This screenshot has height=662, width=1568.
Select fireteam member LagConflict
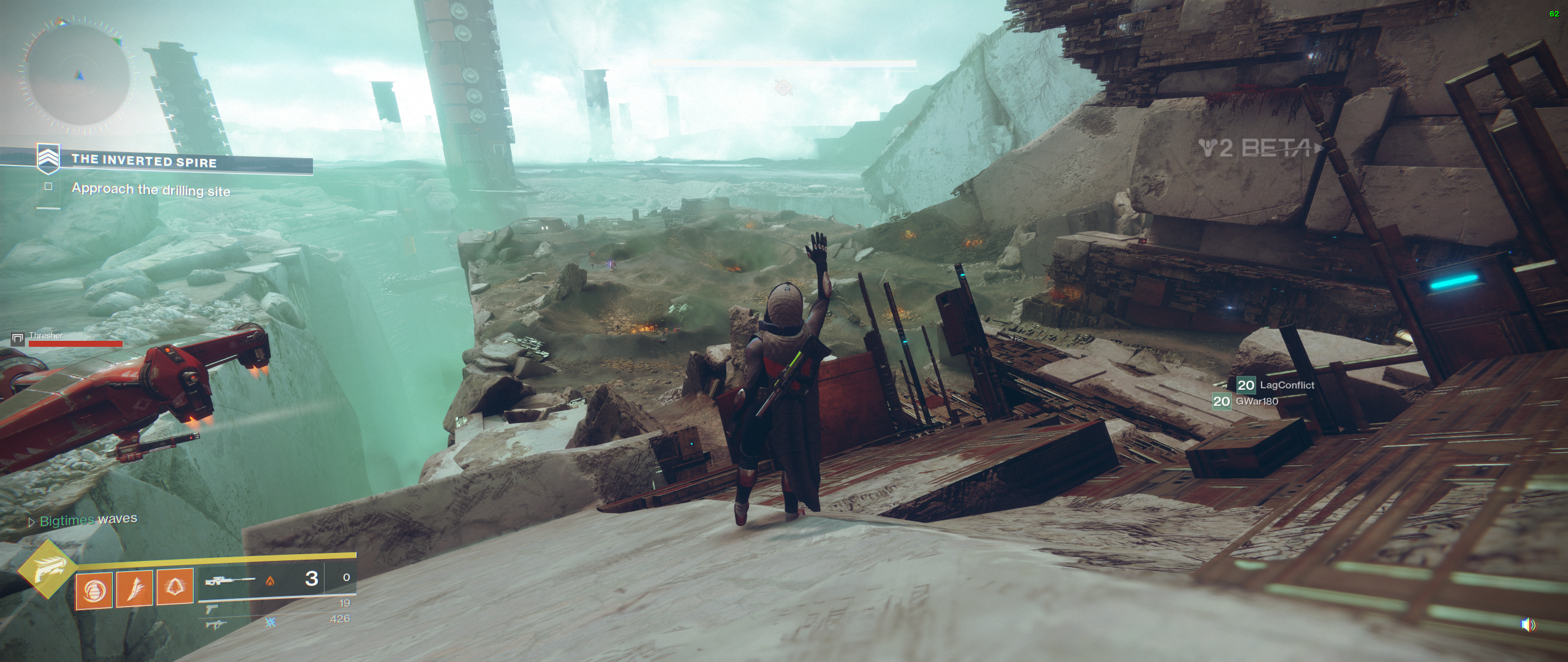click(x=1286, y=385)
